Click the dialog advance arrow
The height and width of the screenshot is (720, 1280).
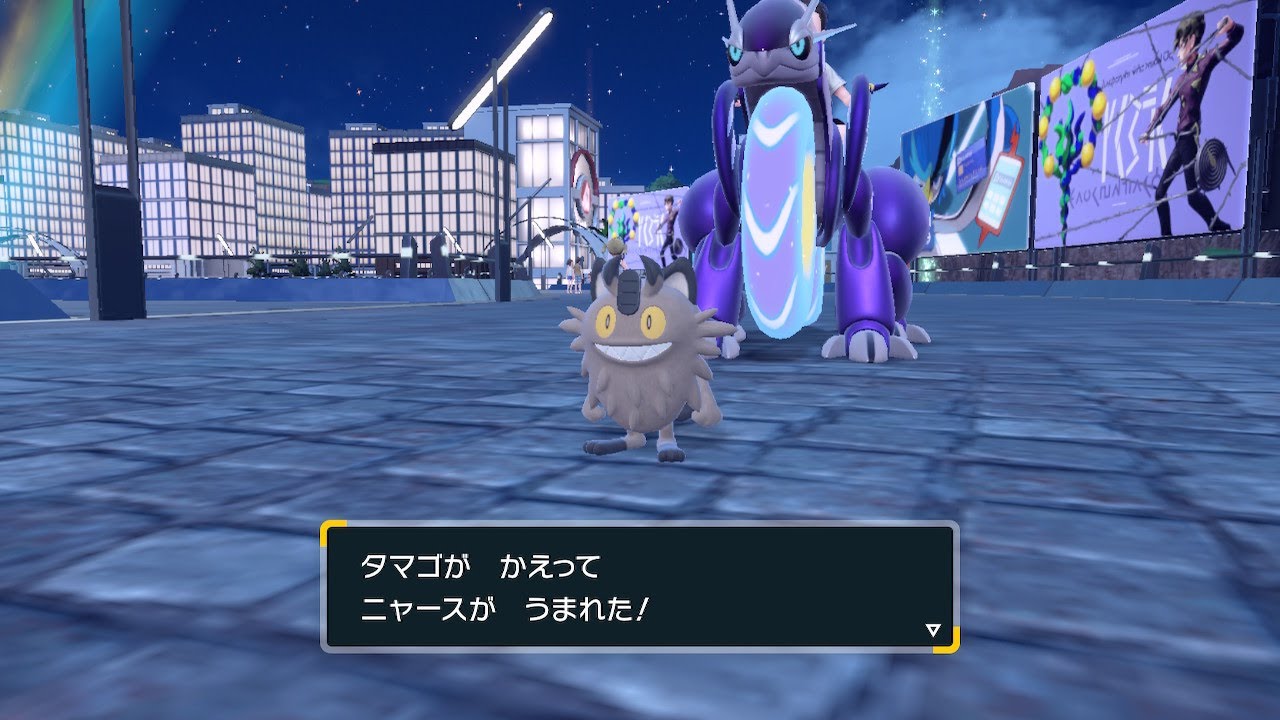[931, 629]
